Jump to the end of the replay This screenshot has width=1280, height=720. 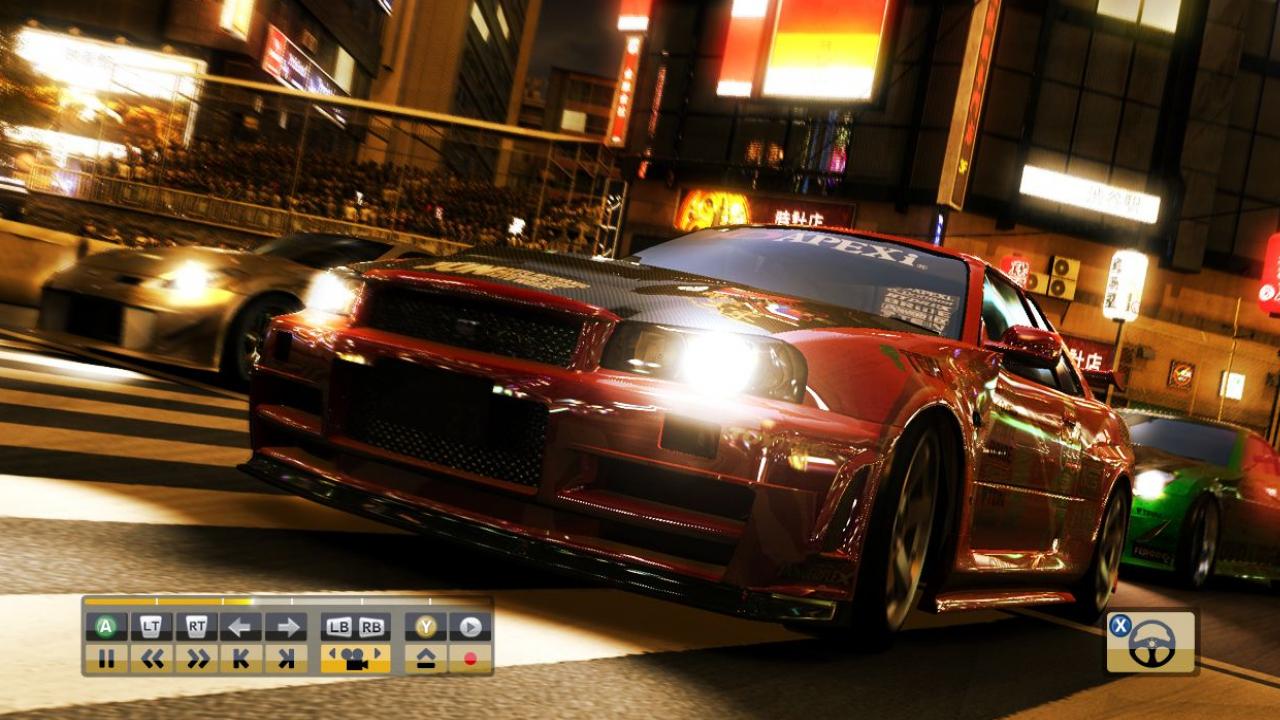point(287,656)
